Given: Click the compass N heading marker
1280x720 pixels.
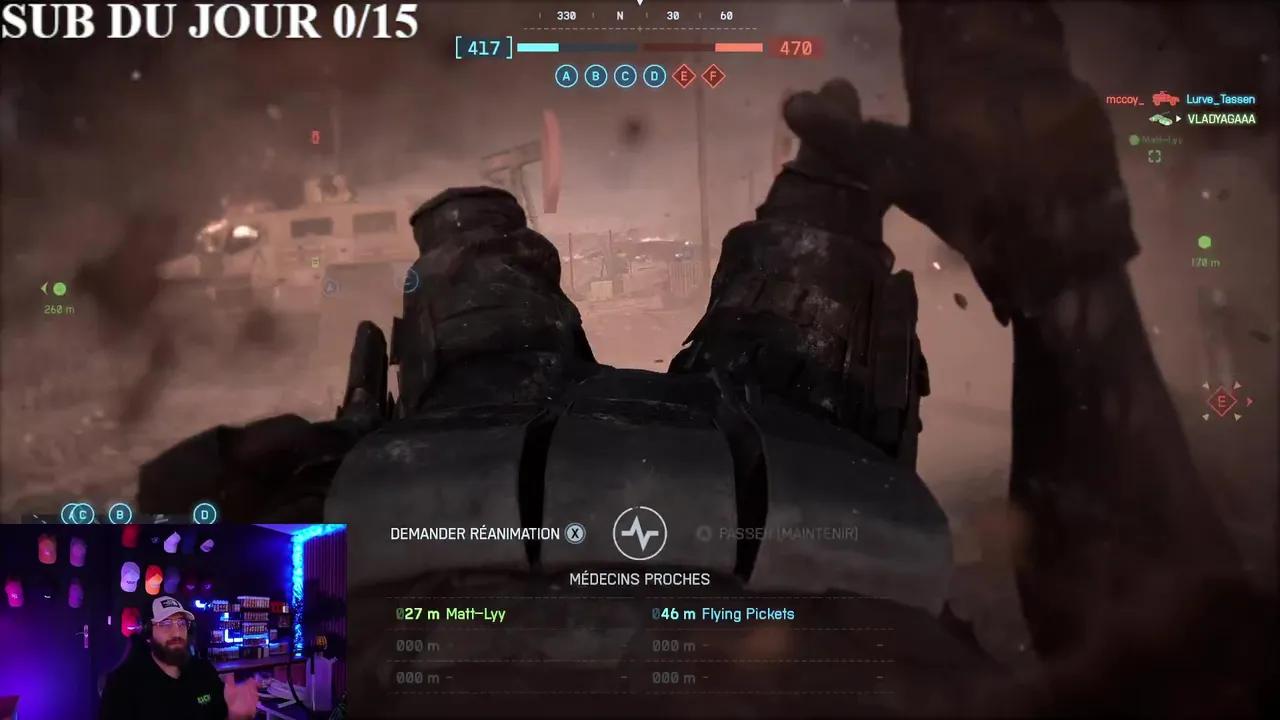Looking at the screenshot, I should pos(620,16).
